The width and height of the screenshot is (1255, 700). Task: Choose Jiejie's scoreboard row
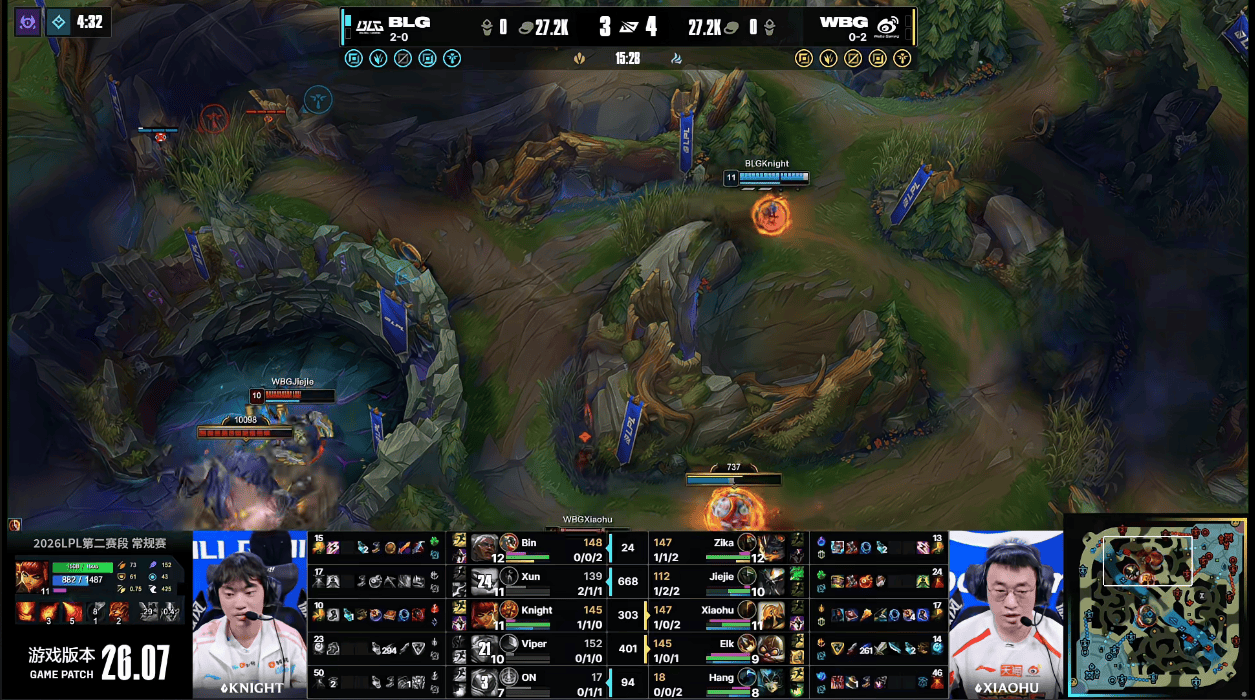click(x=722, y=582)
